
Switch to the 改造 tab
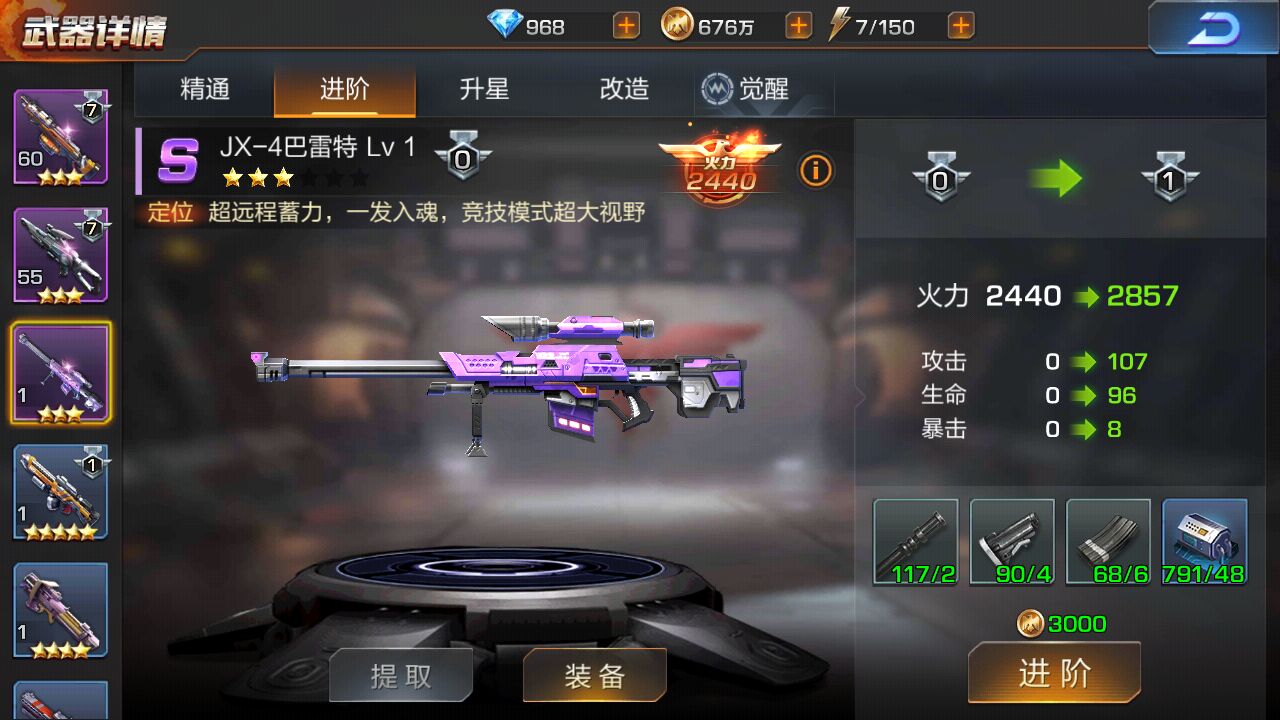click(622, 89)
